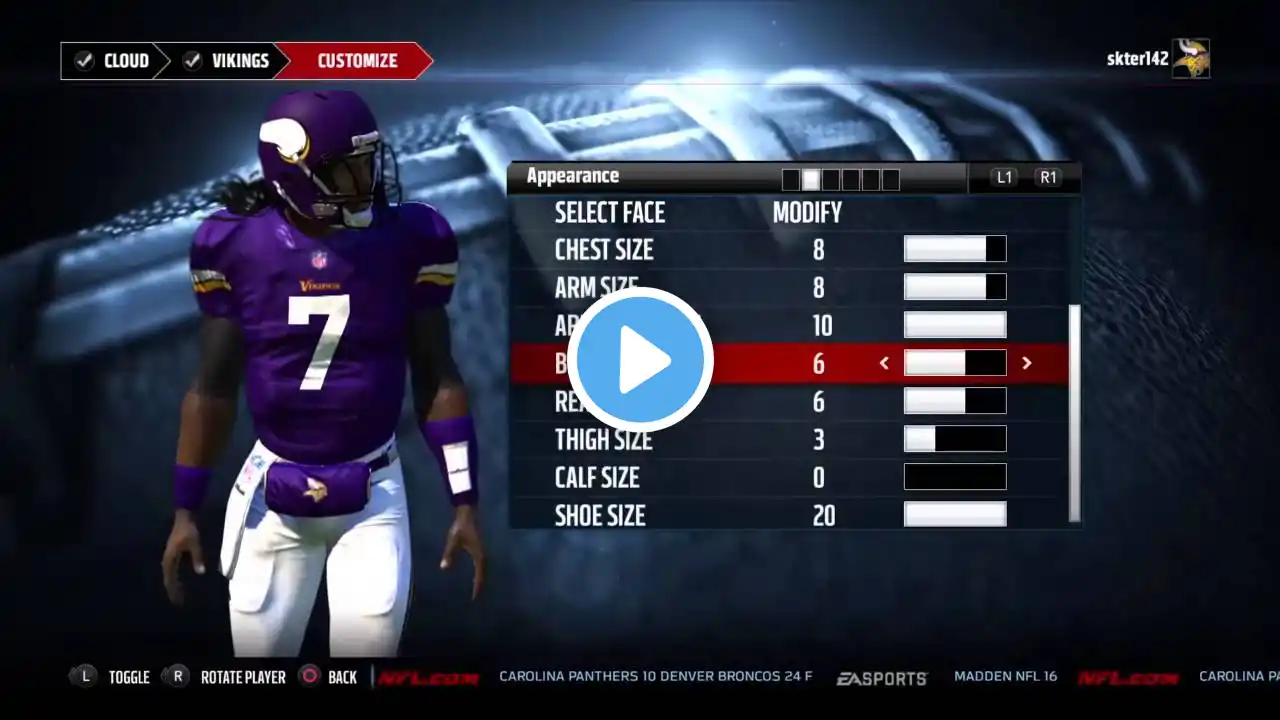Select the highlighted page indicator square
Image resolution: width=1280 pixels, height=720 pixels.
(811, 179)
